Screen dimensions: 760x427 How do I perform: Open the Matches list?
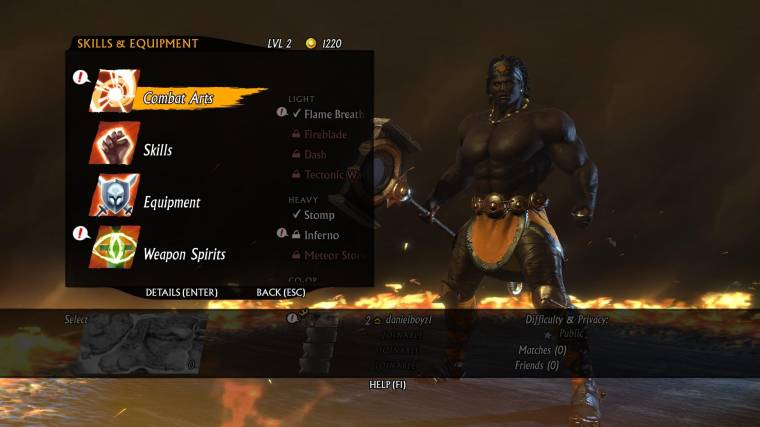click(x=542, y=350)
